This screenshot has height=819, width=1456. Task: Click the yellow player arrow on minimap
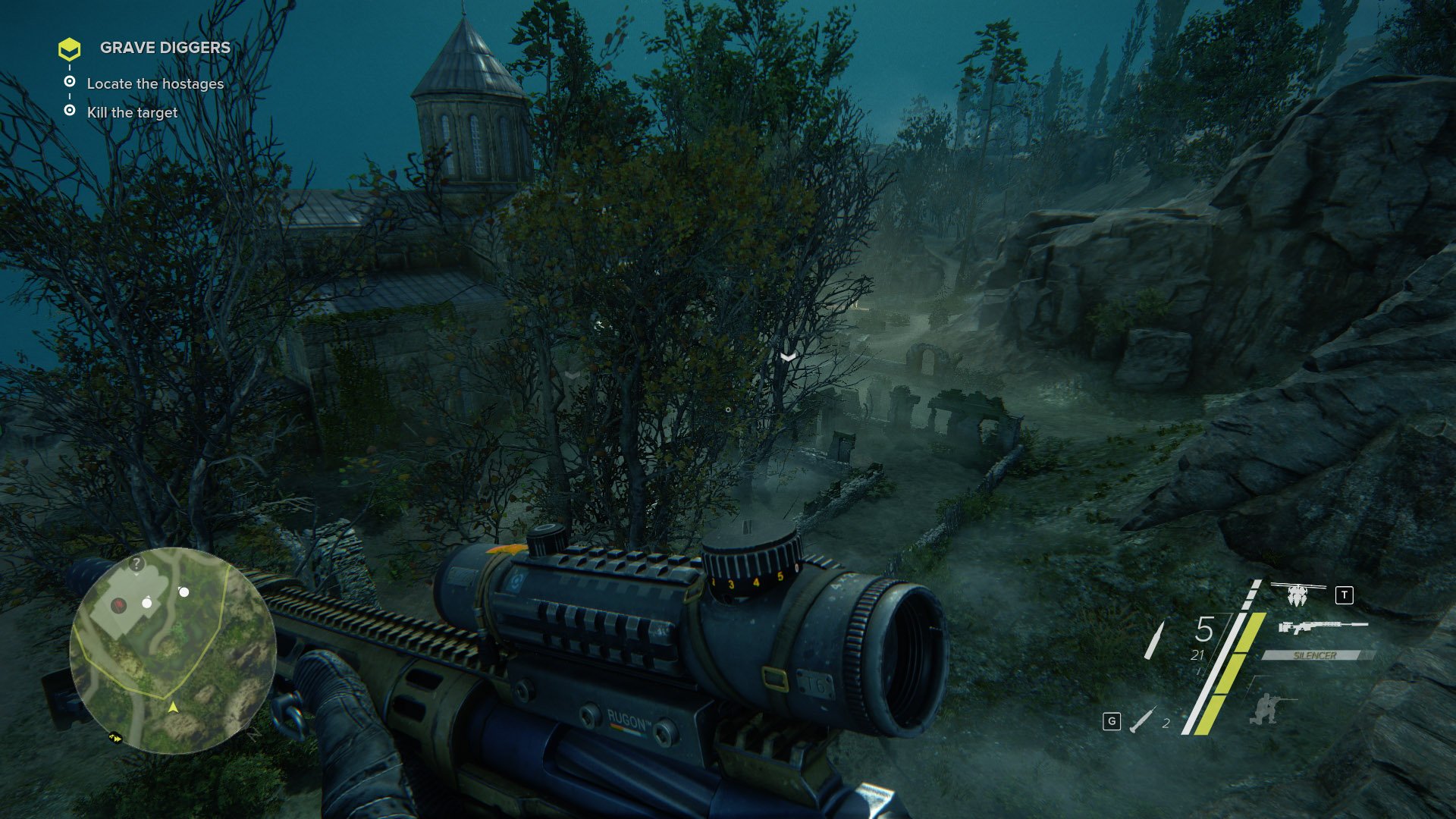tap(173, 708)
